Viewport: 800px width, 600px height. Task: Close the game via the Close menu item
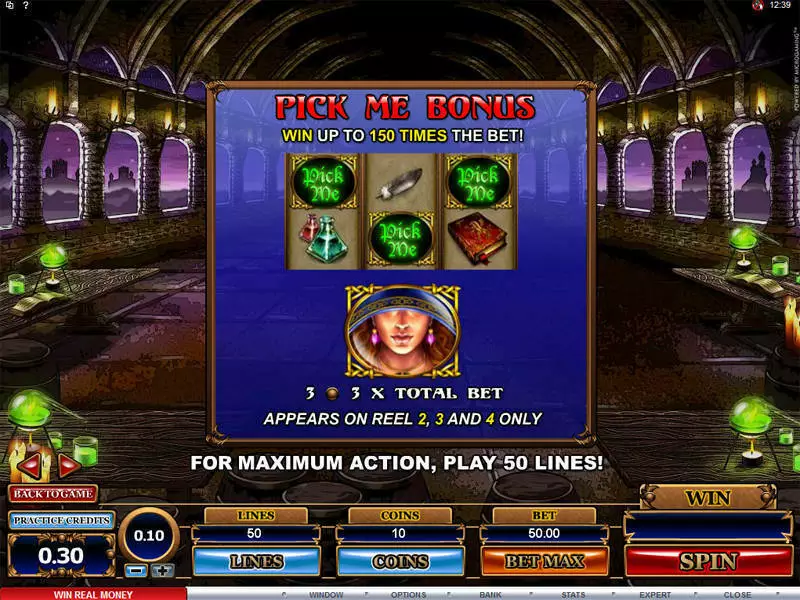[x=738, y=594]
